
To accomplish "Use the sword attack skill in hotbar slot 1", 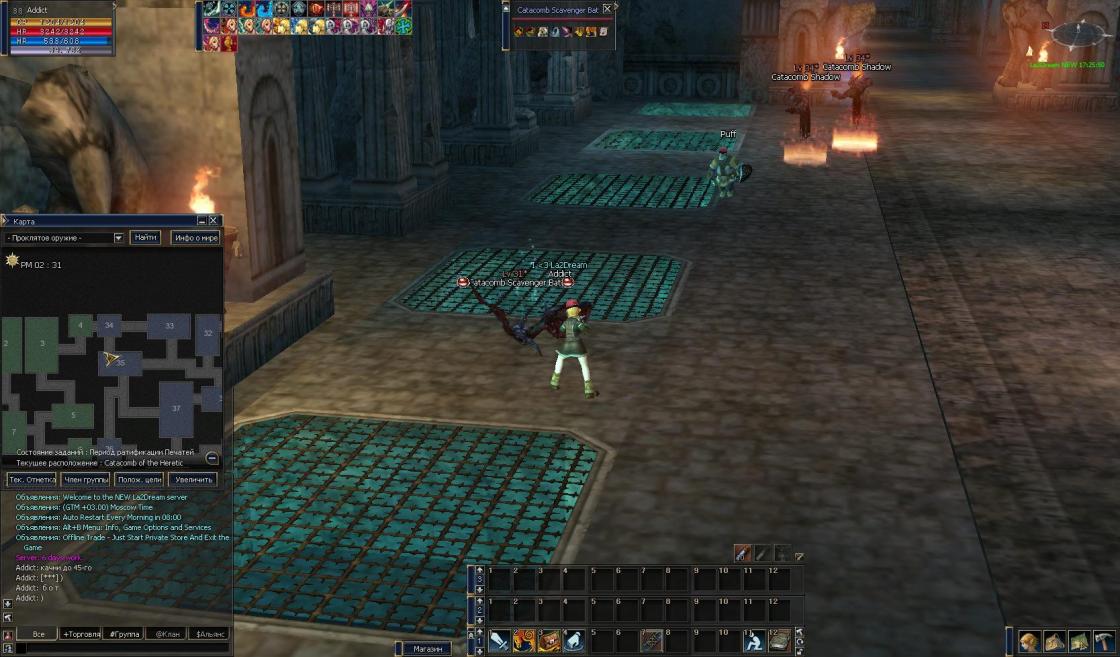I will click(x=500, y=641).
